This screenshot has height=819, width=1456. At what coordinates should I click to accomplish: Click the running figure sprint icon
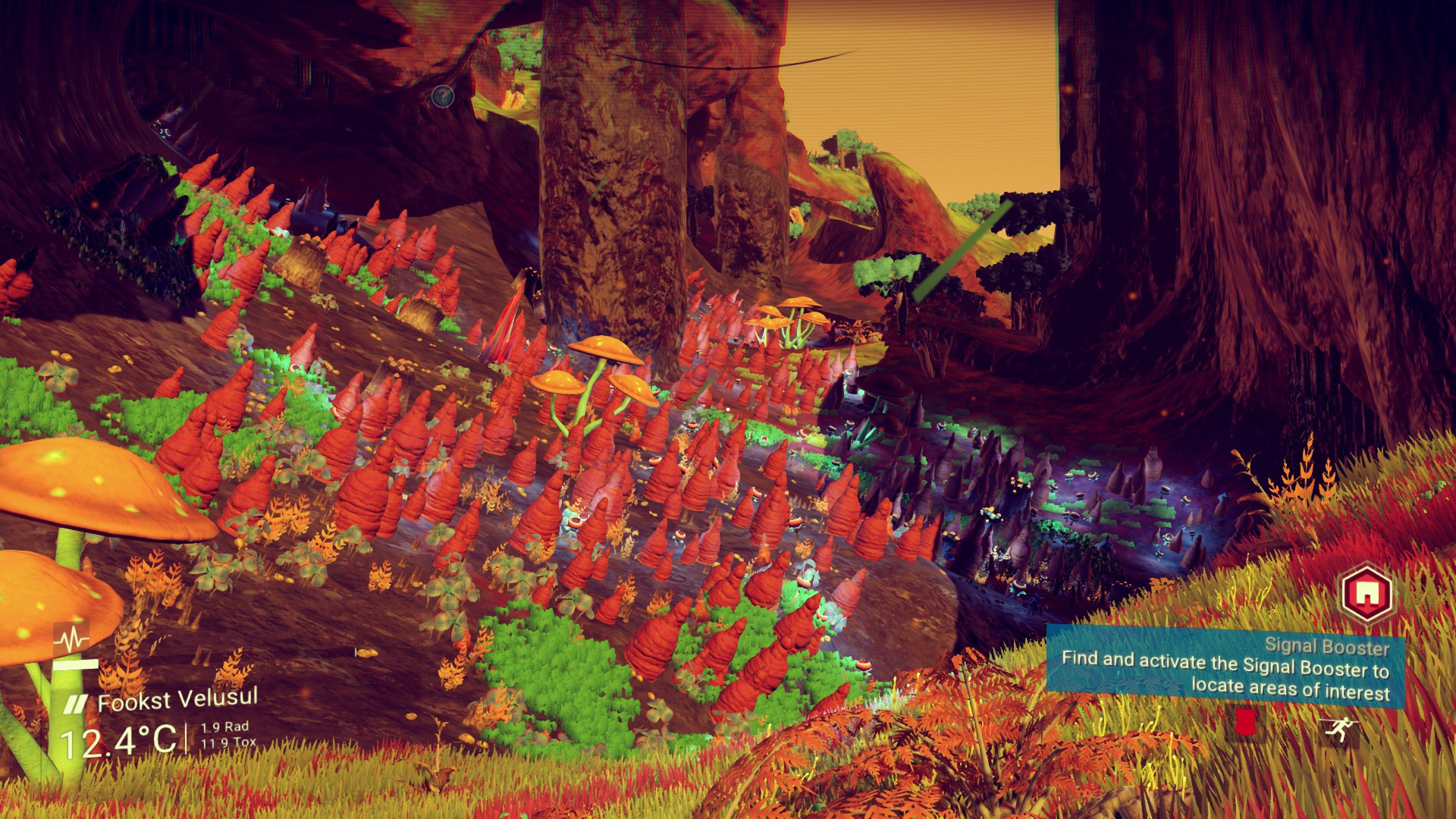pos(1335,730)
